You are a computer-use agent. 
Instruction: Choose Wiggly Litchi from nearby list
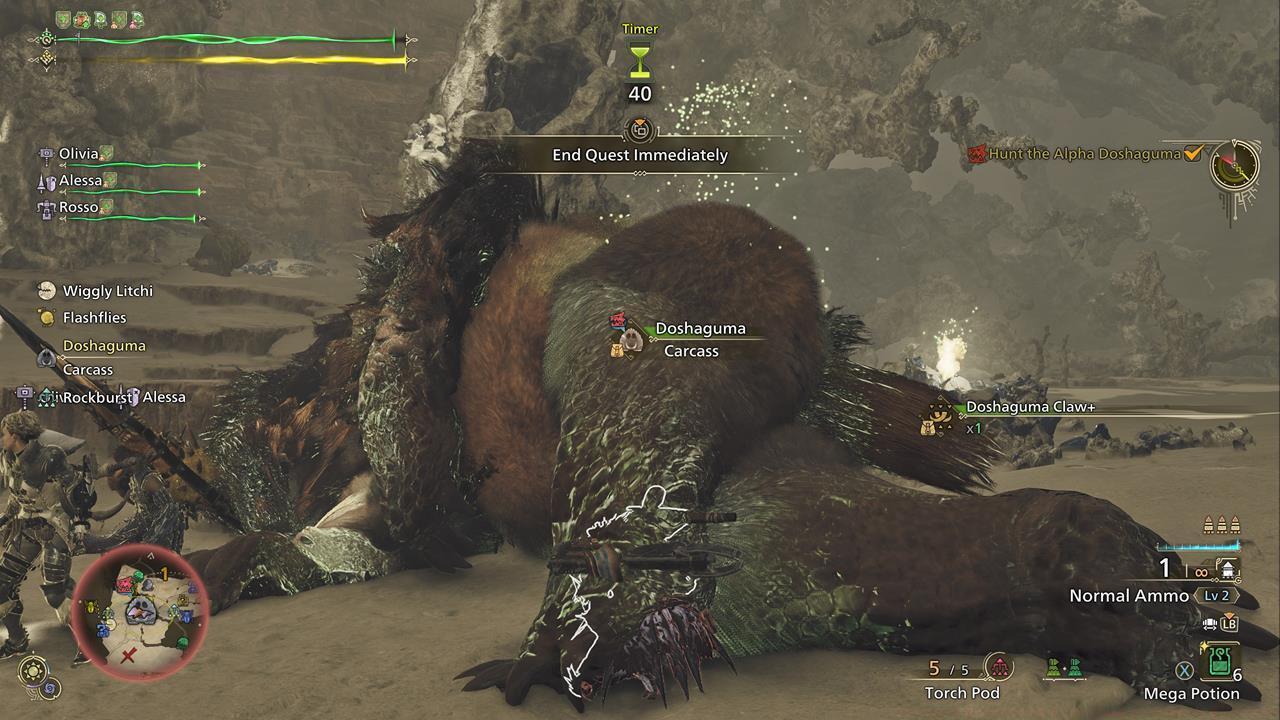107,291
